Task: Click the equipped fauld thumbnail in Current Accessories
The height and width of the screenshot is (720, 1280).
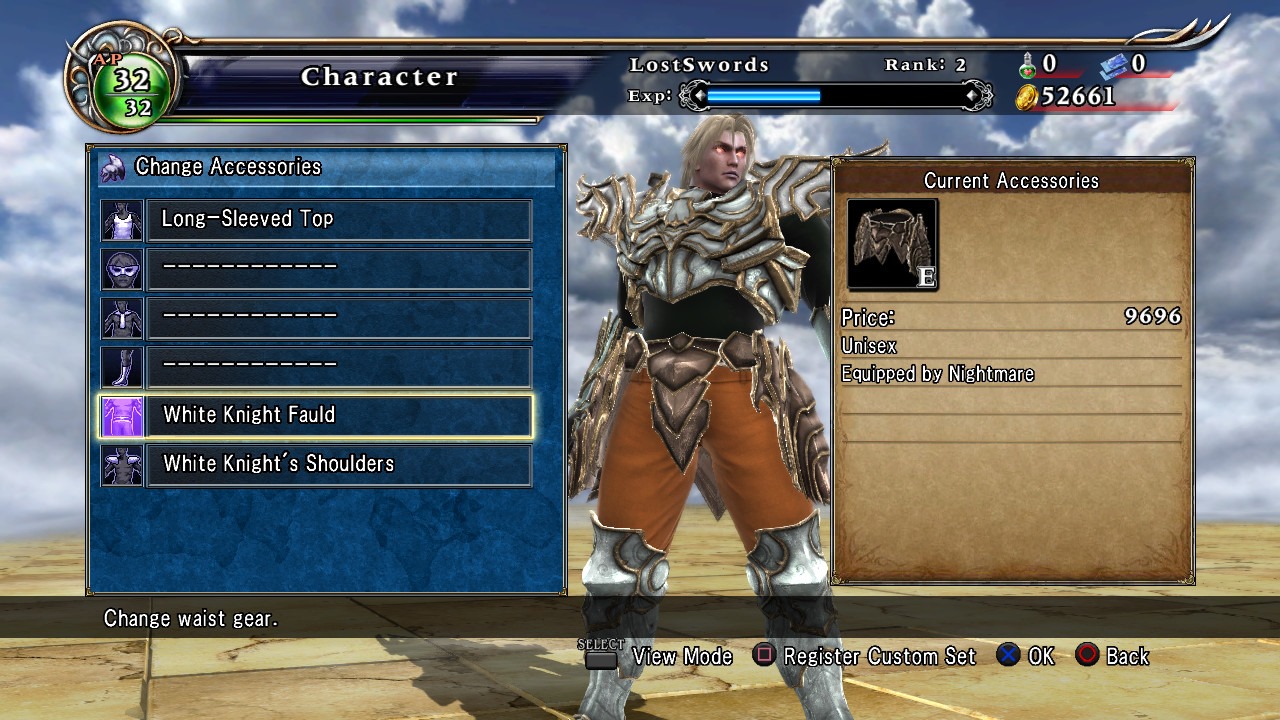Action: [892, 245]
